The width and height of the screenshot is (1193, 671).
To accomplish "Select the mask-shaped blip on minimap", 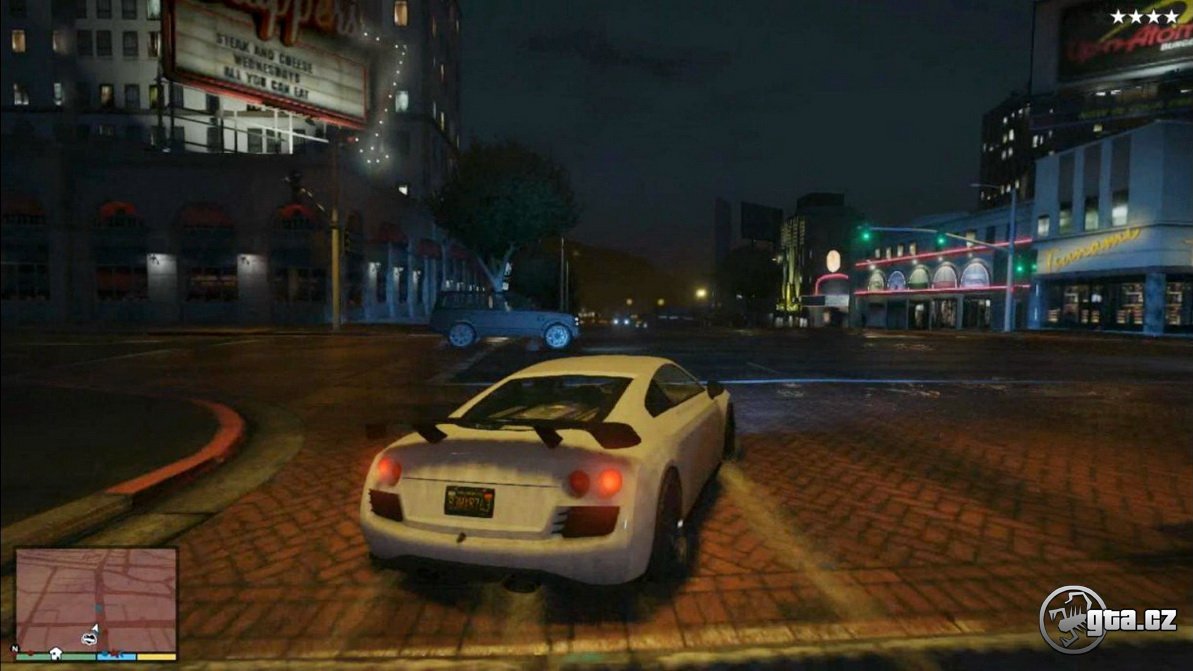I will [x=88, y=639].
